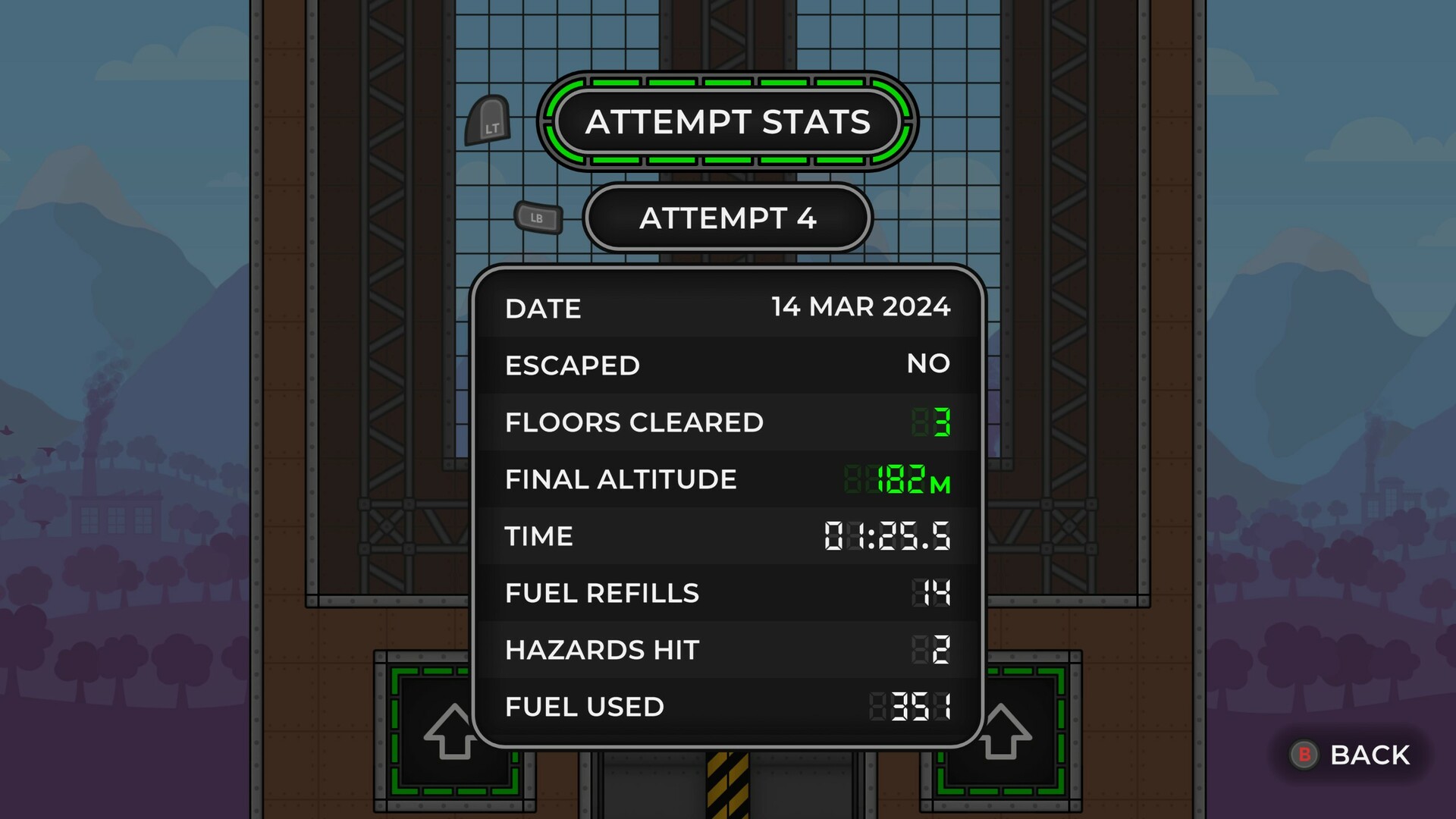The image size is (1456, 819).
Task: Click the LB bumper icon beside Attempt 4
Action: coord(538,218)
